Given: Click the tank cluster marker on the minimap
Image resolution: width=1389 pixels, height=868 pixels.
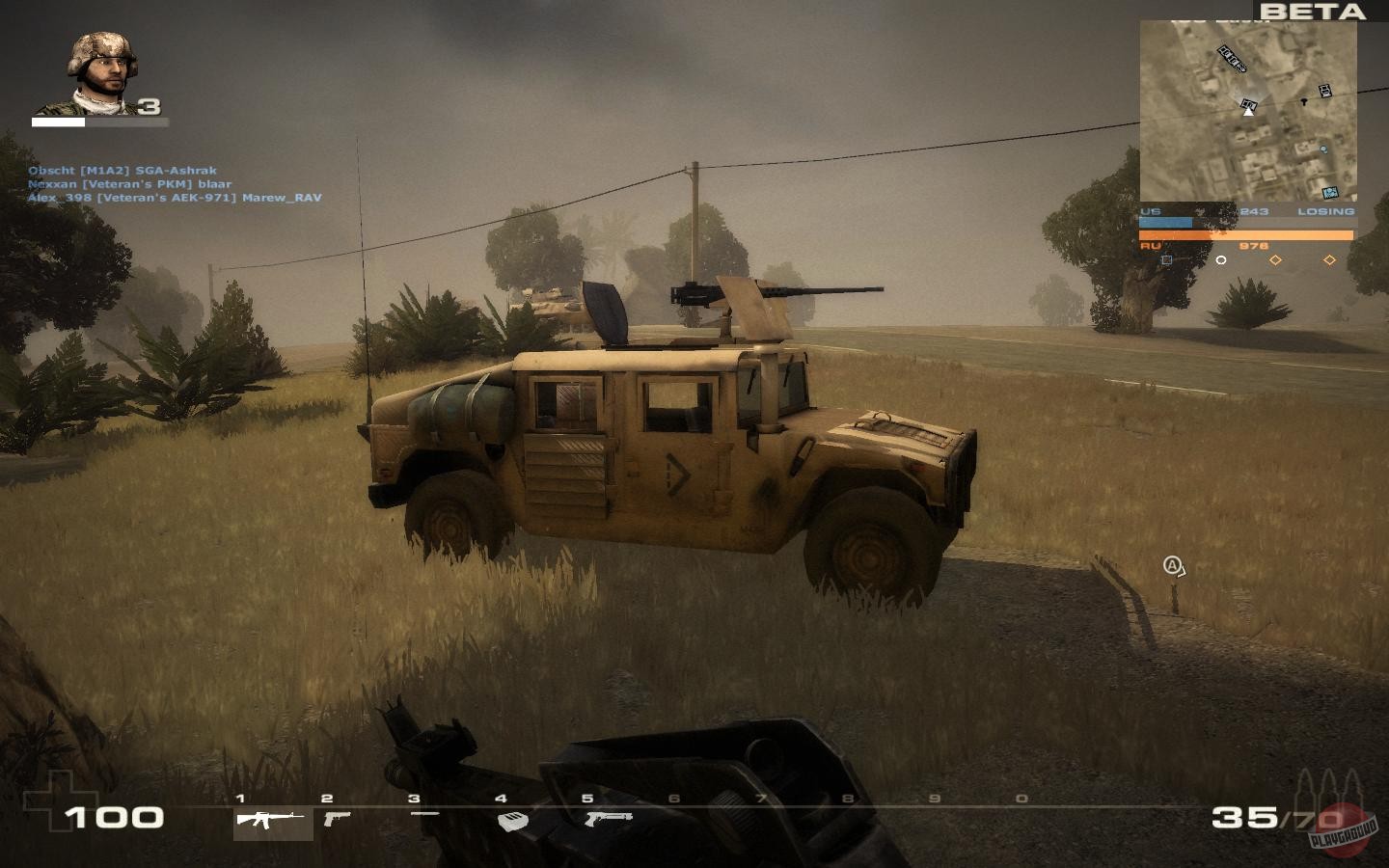Looking at the screenshot, I should click(x=1232, y=60).
